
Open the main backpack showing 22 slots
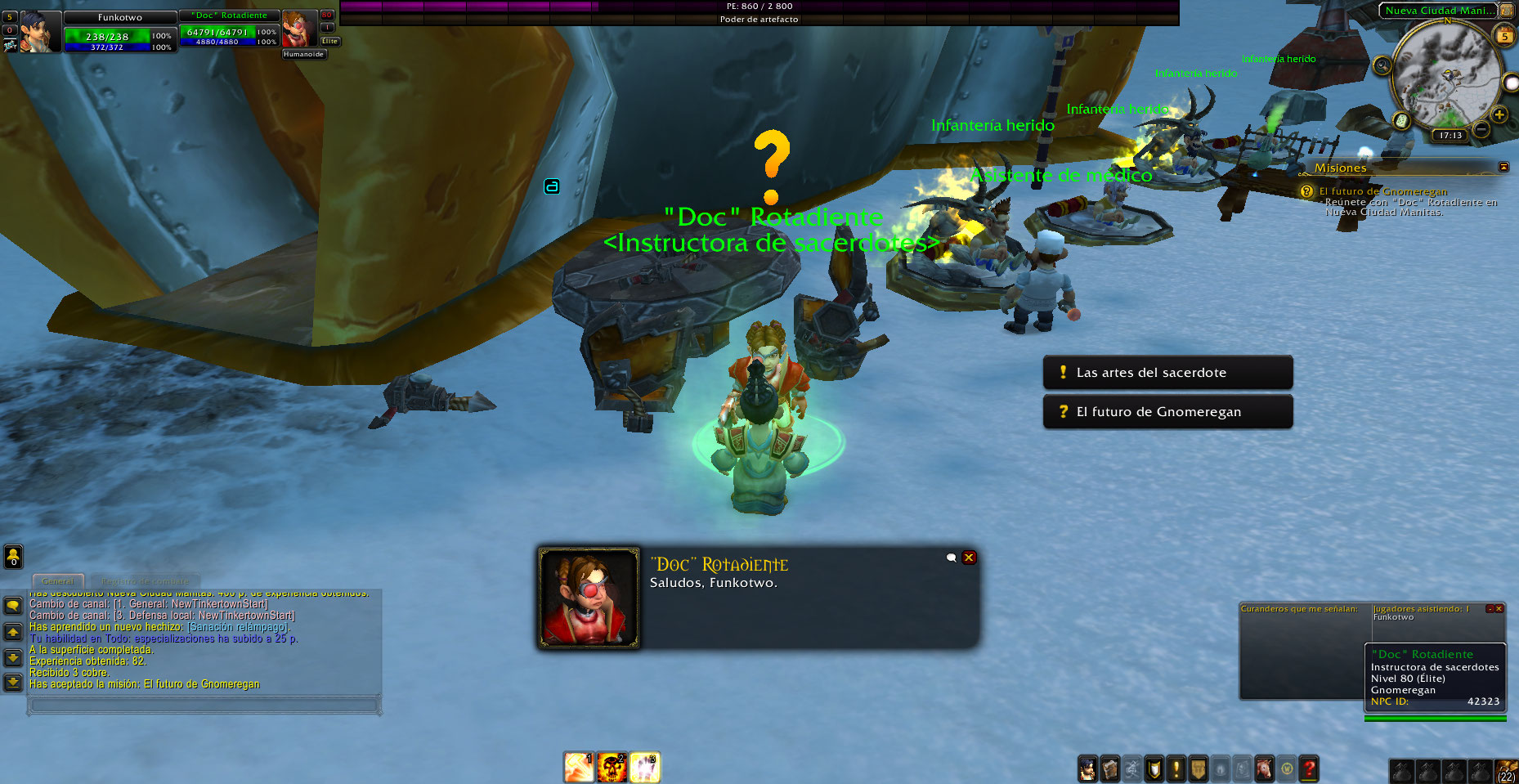tap(1507, 770)
